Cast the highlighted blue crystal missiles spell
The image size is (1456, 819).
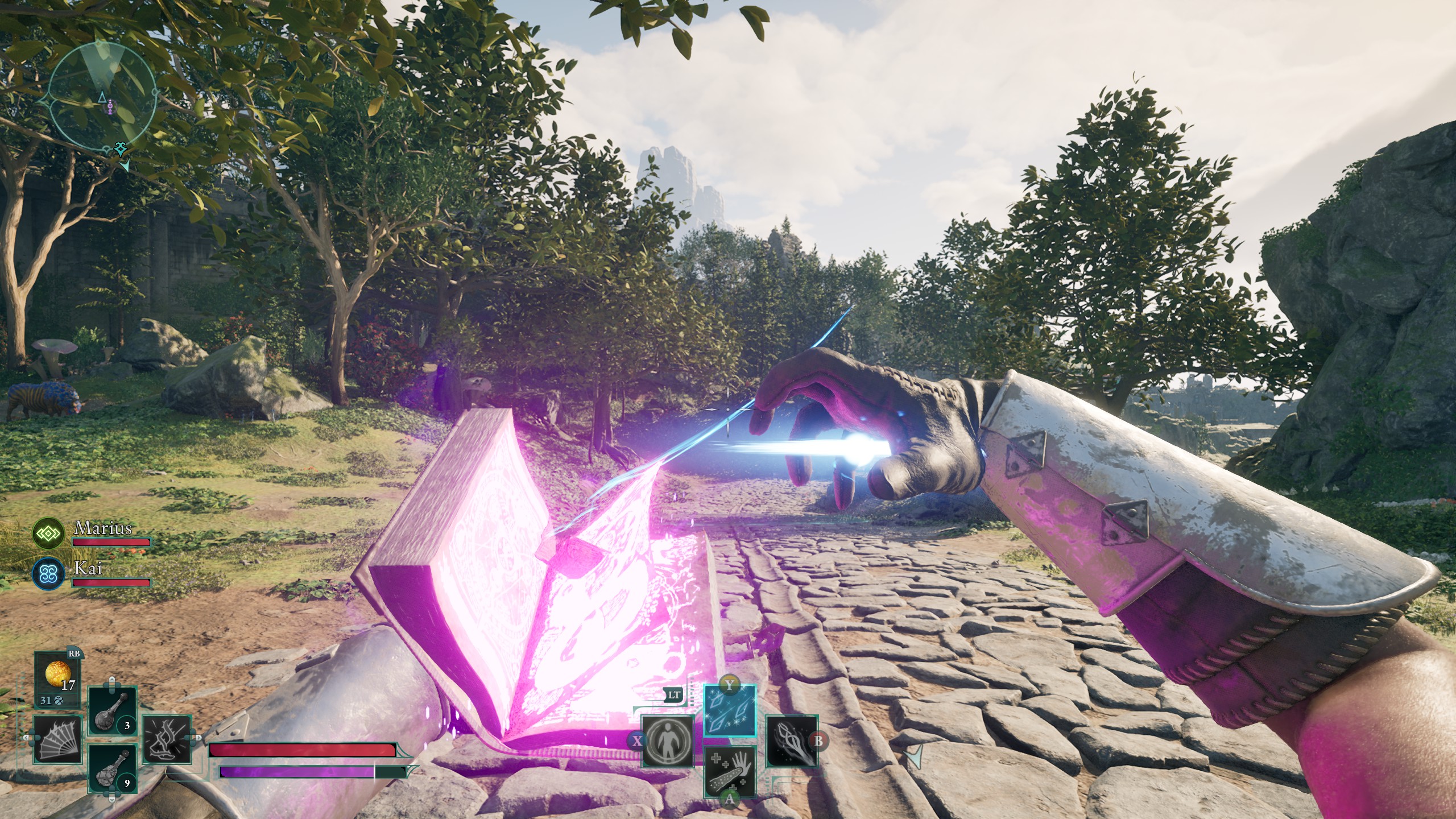point(730,710)
